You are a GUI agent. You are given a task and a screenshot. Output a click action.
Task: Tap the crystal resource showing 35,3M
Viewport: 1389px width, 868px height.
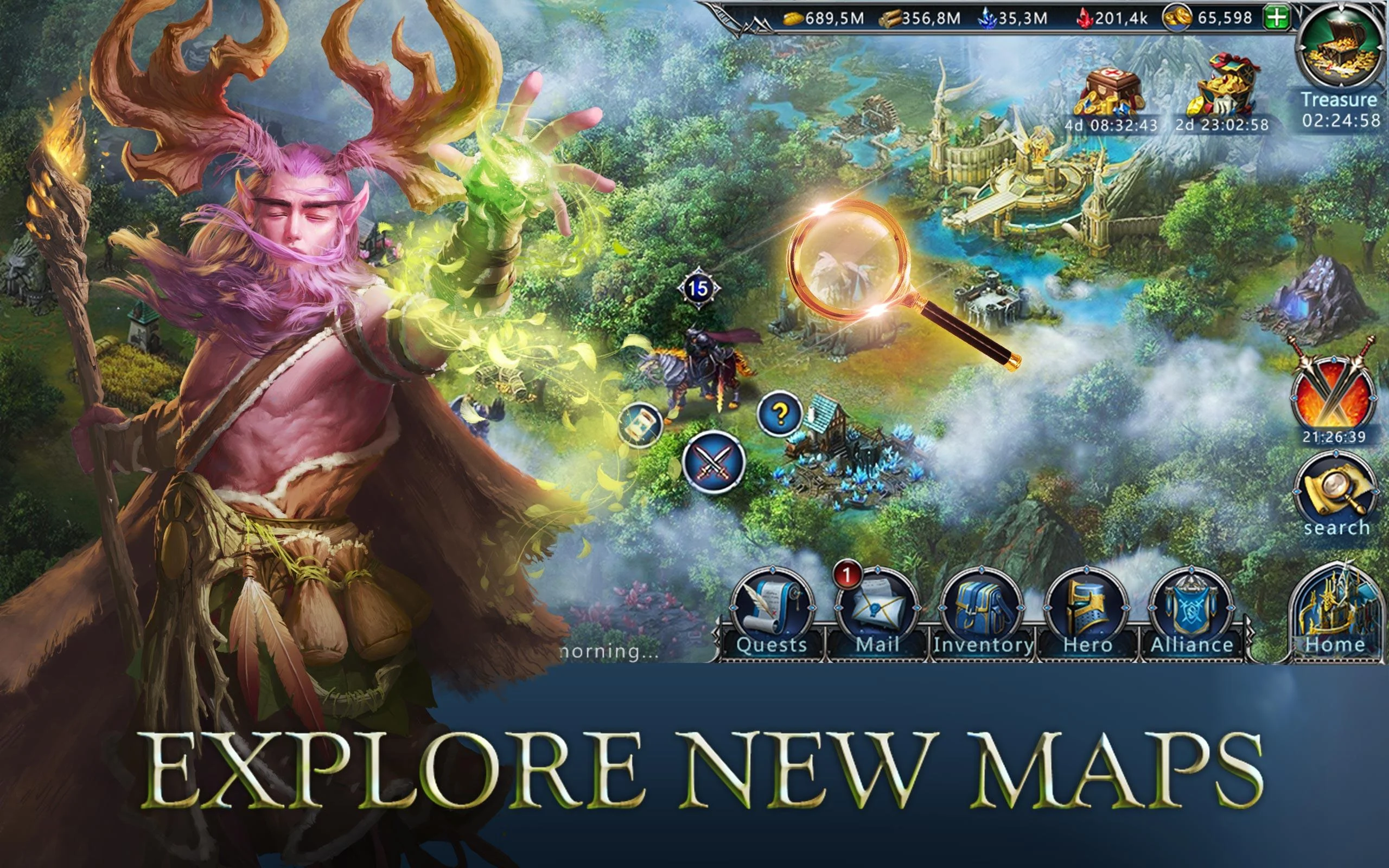[x=1022, y=18]
